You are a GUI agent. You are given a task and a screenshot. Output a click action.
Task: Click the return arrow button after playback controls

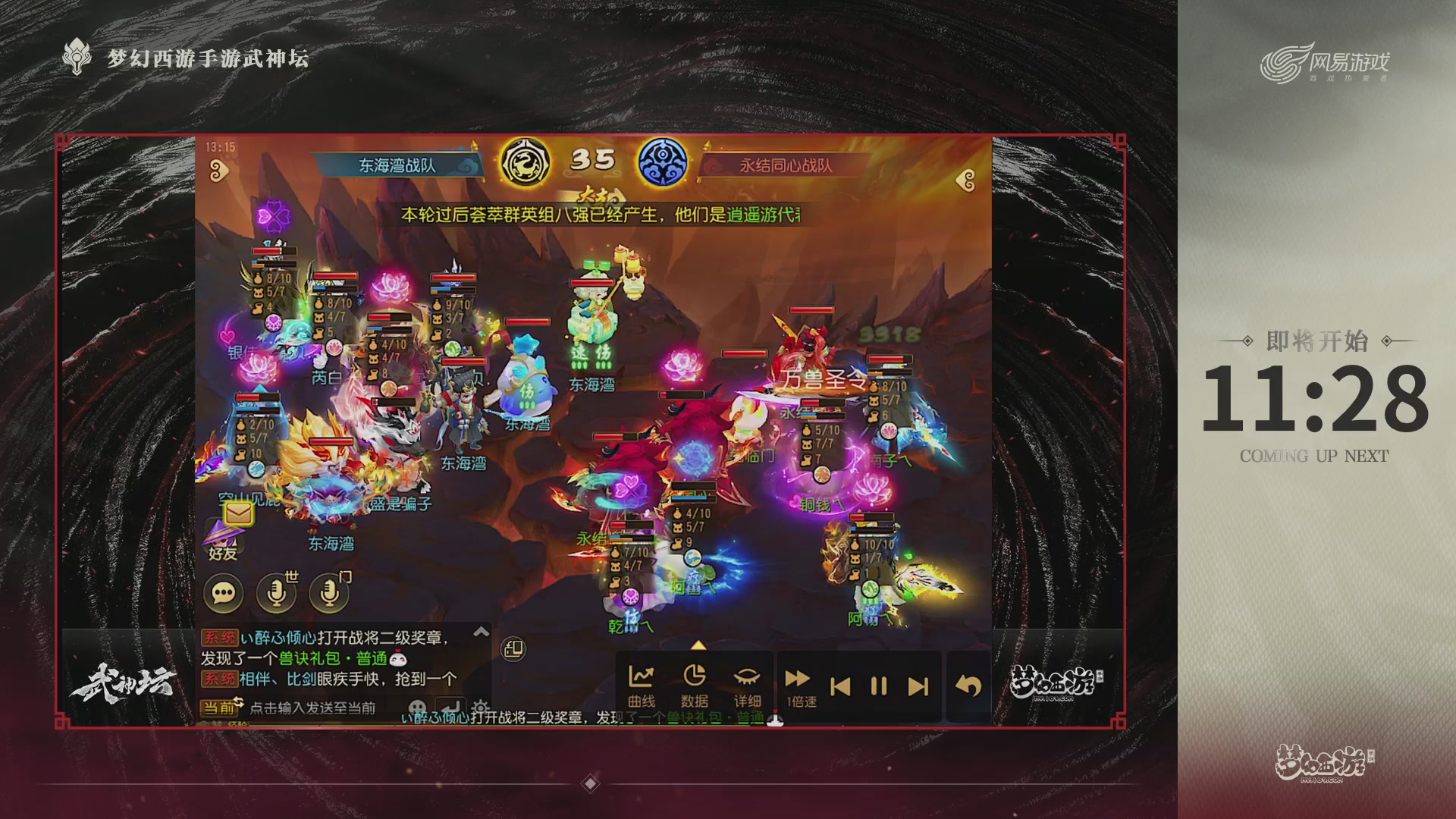click(968, 683)
